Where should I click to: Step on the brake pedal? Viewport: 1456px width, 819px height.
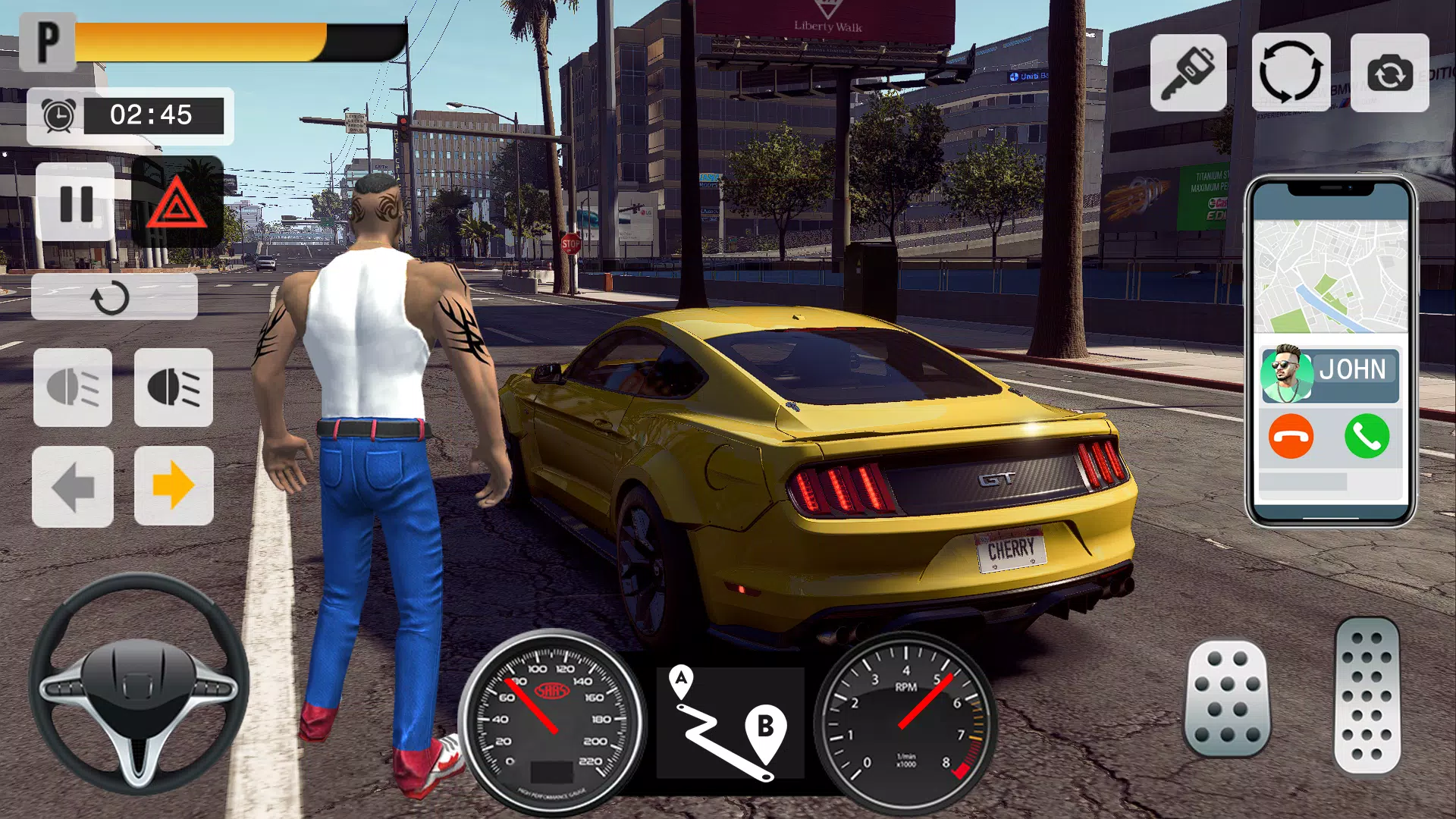click(1226, 699)
